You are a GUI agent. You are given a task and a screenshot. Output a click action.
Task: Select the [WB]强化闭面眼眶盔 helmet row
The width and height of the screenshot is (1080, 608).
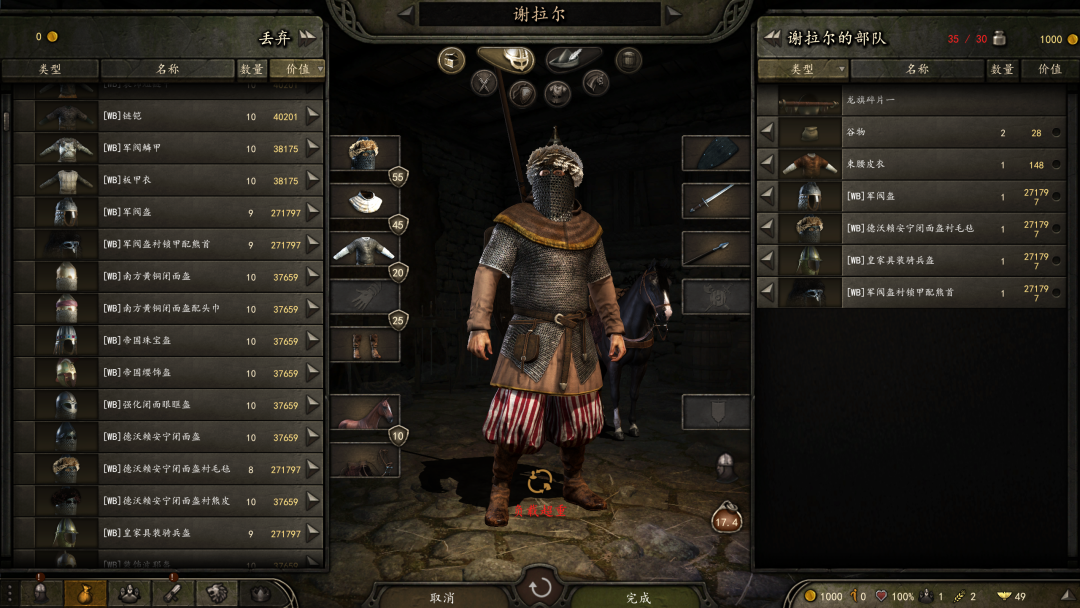(168, 405)
